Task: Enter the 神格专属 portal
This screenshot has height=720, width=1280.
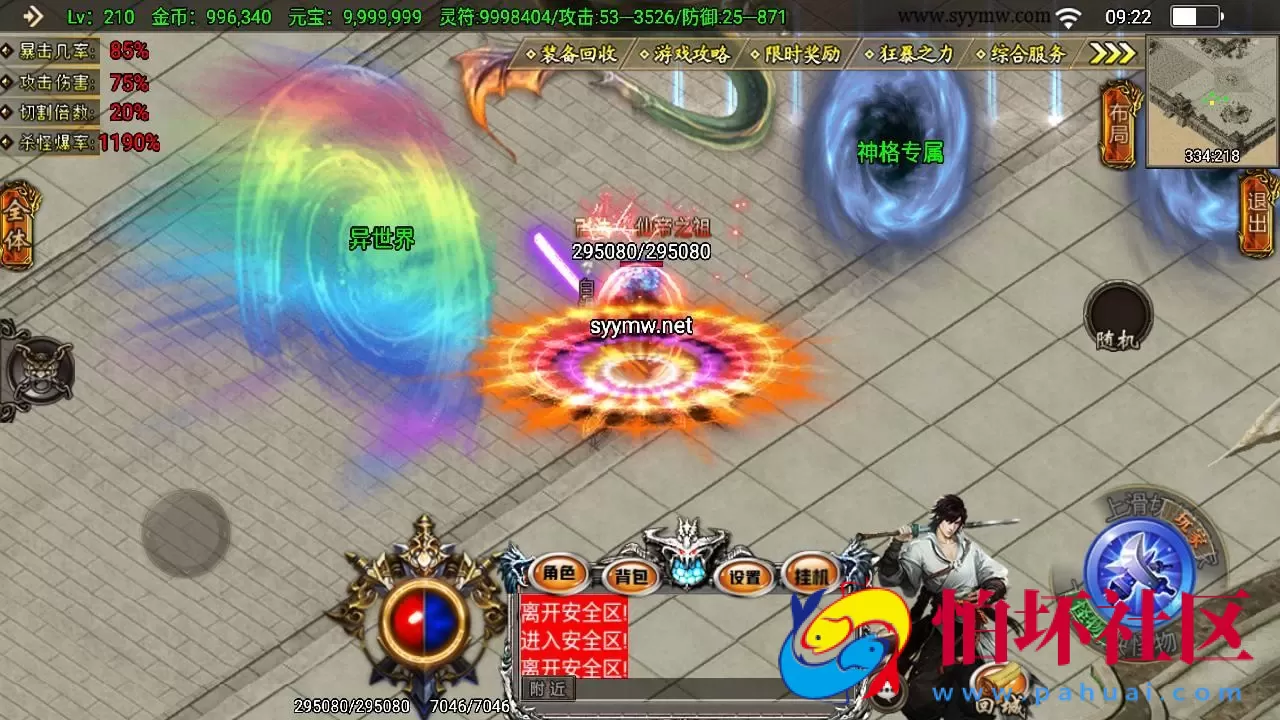Action: [x=901, y=153]
